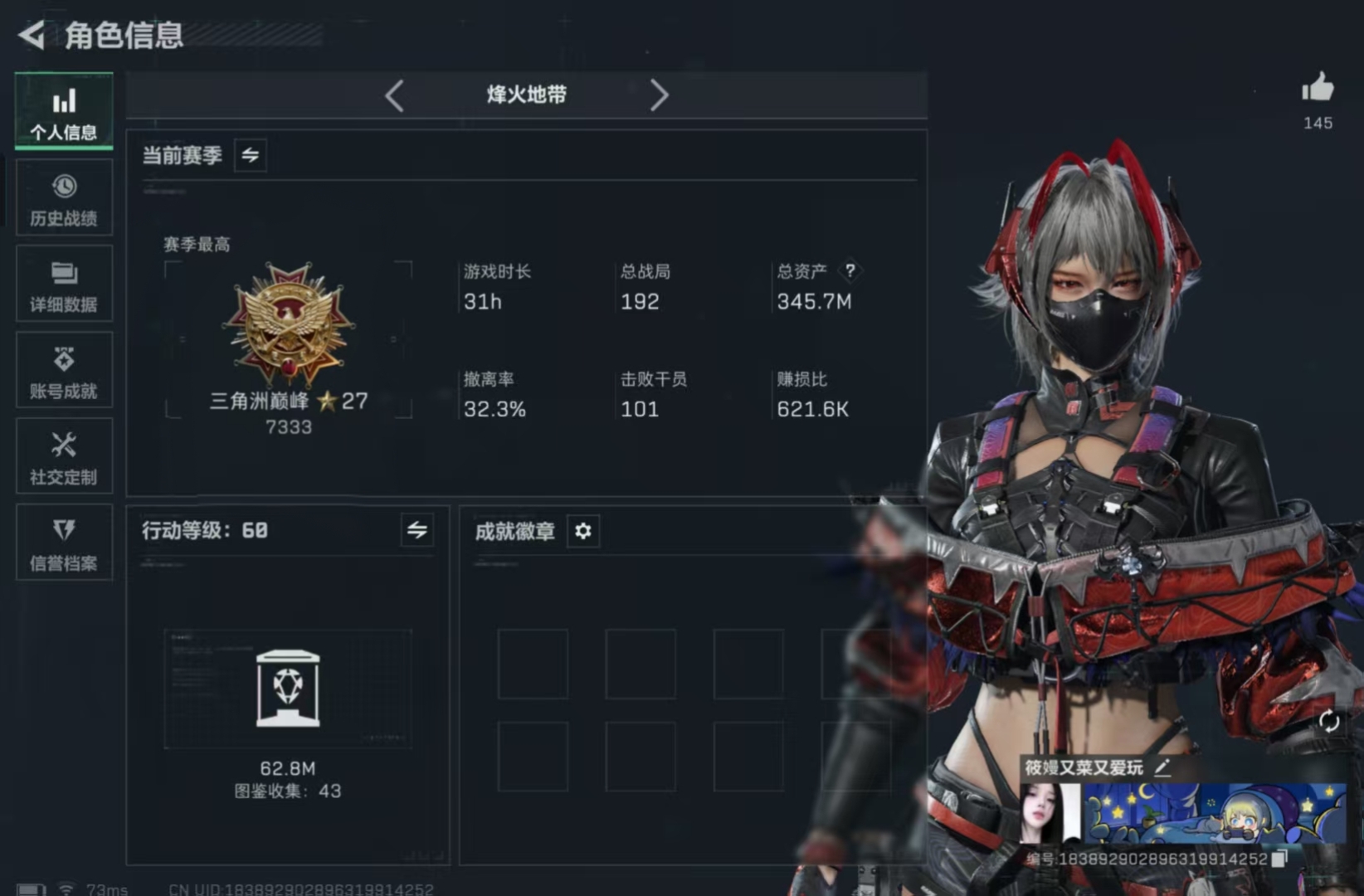Screen dimensions: 1364x896
Task: Switch to the 个人信息 tab
Action: [64, 111]
